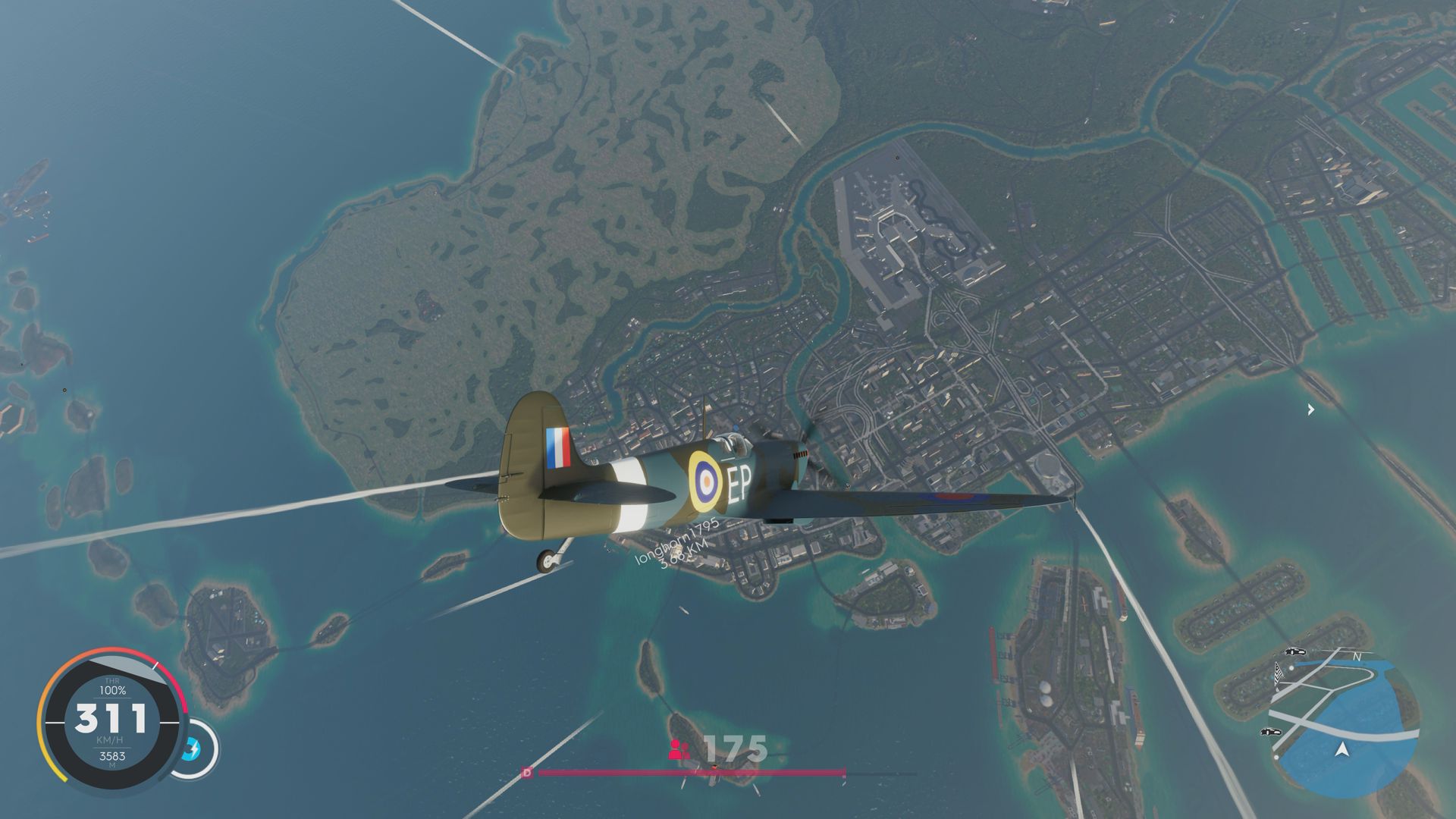
Task: Select the car icon at the top of the minimap
Action: [x=1294, y=652]
